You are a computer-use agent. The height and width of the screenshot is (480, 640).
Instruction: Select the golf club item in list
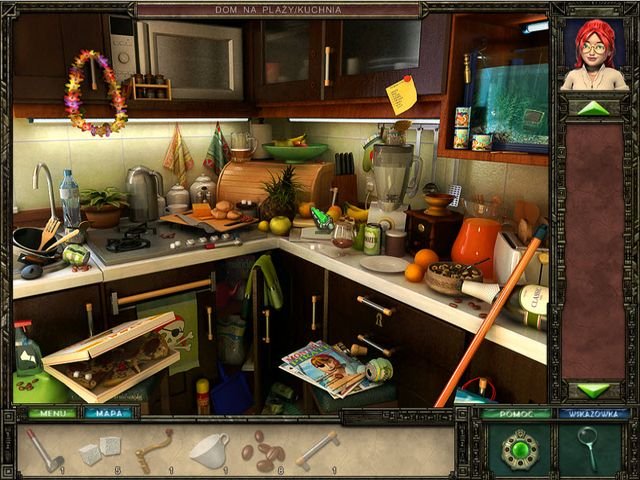coord(43,449)
